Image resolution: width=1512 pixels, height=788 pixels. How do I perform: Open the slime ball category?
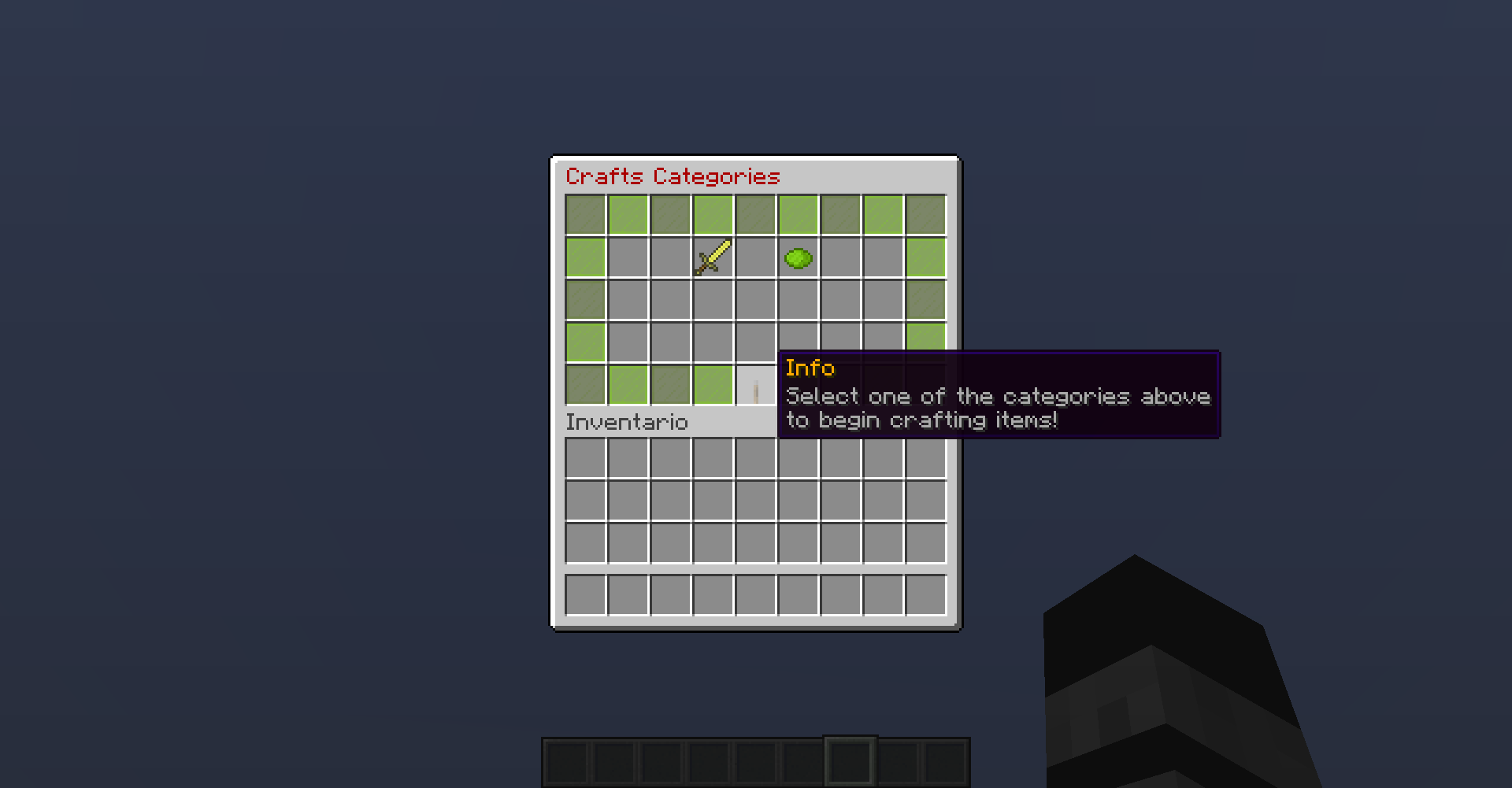pos(798,257)
